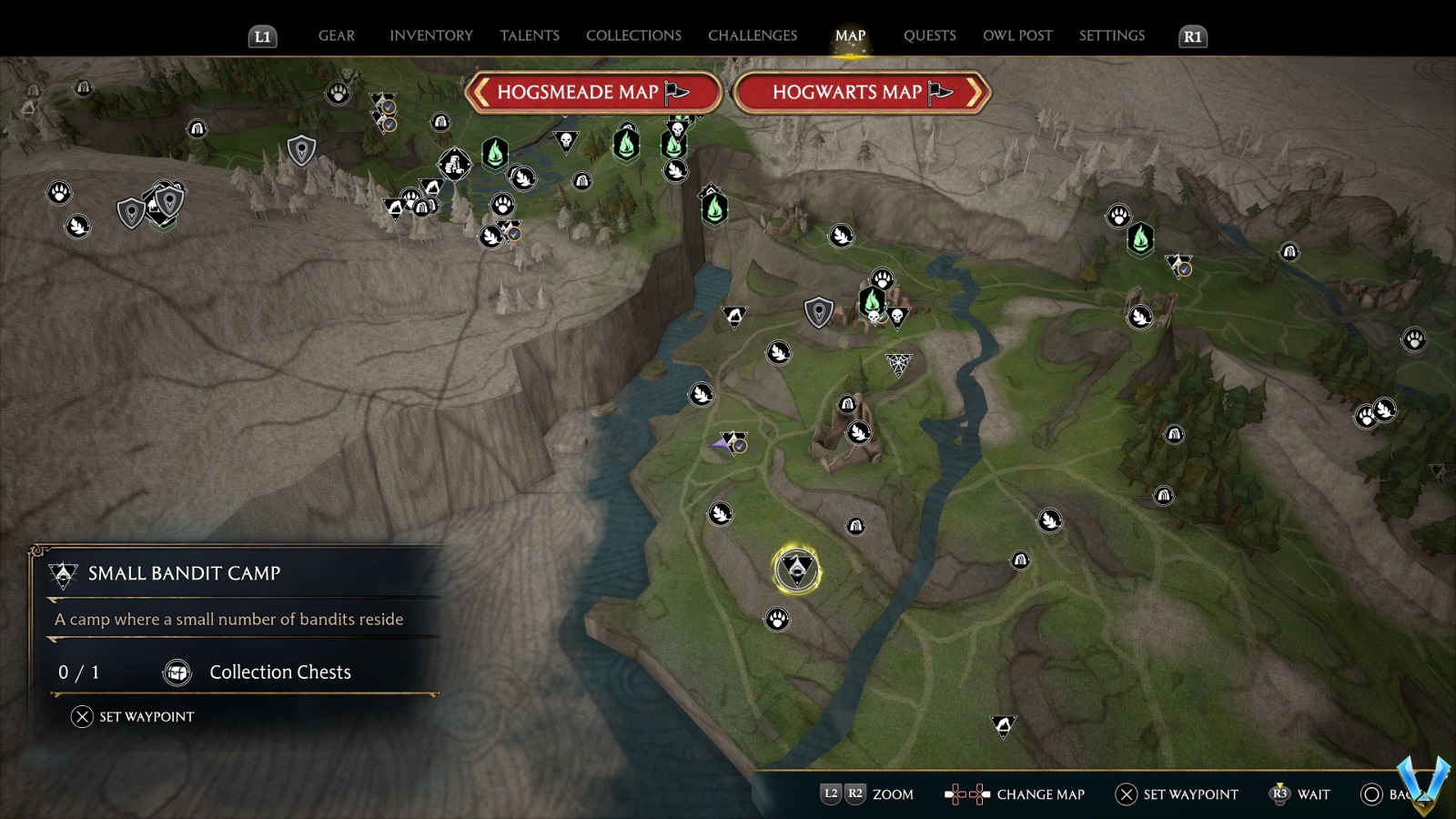
Task: Click the X button icon next to SET WAYPOINT
Action: (x=81, y=716)
